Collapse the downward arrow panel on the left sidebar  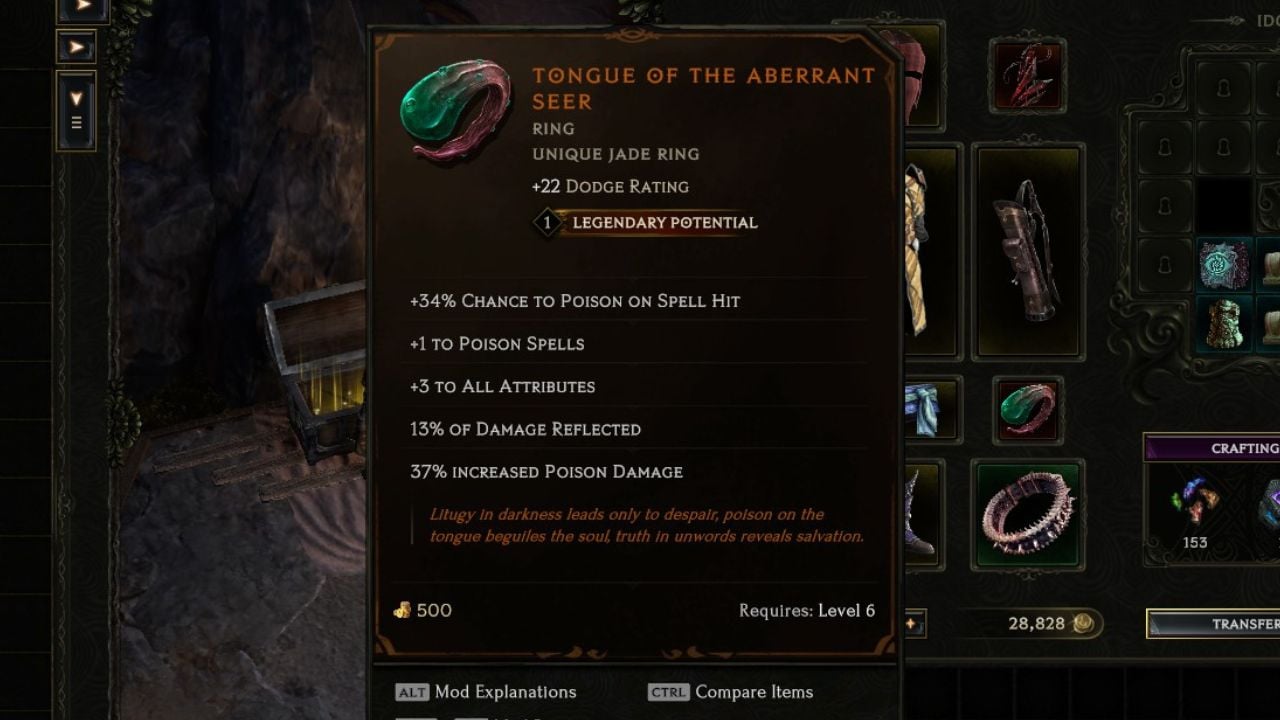[x=76, y=97]
